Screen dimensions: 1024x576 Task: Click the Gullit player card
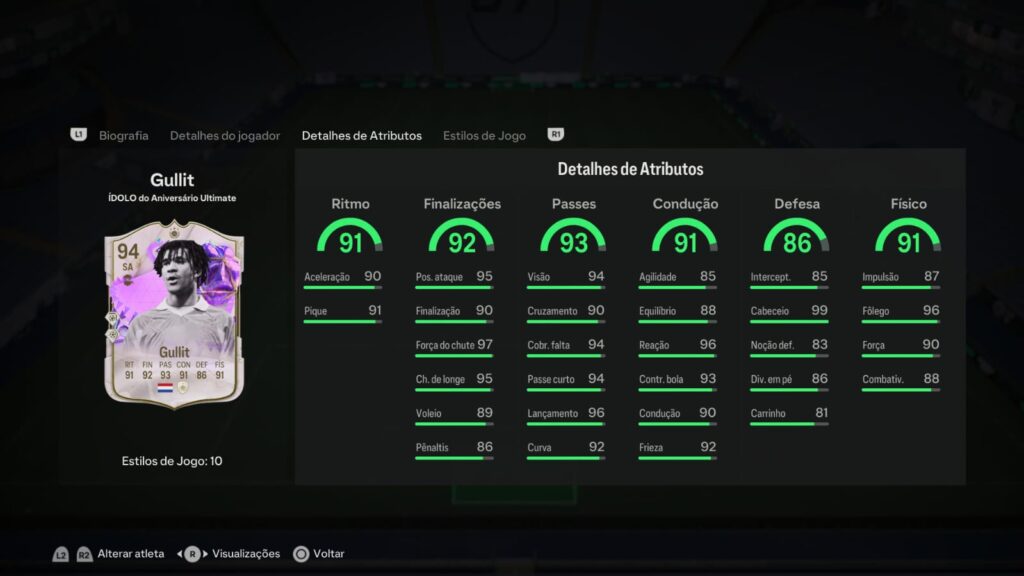173,313
